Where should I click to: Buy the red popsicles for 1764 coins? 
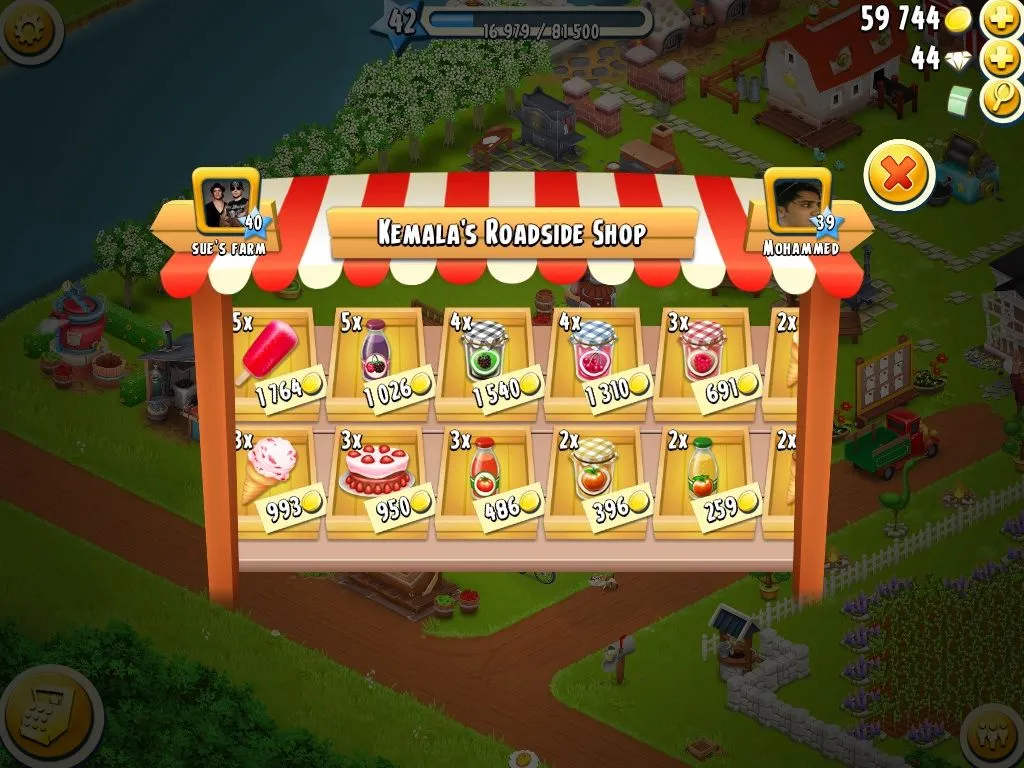click(276, 362)
